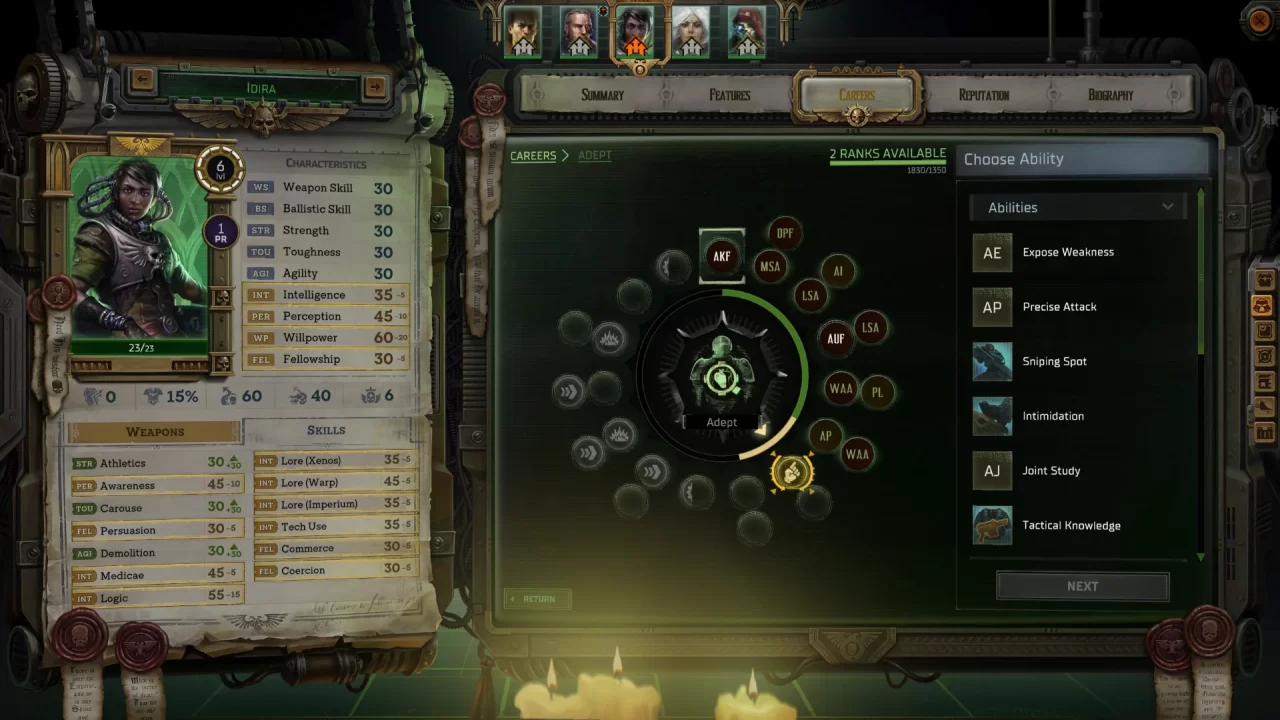Select the AUF node
This screenshot has height=720, width=1280.
tap(836, 339)
